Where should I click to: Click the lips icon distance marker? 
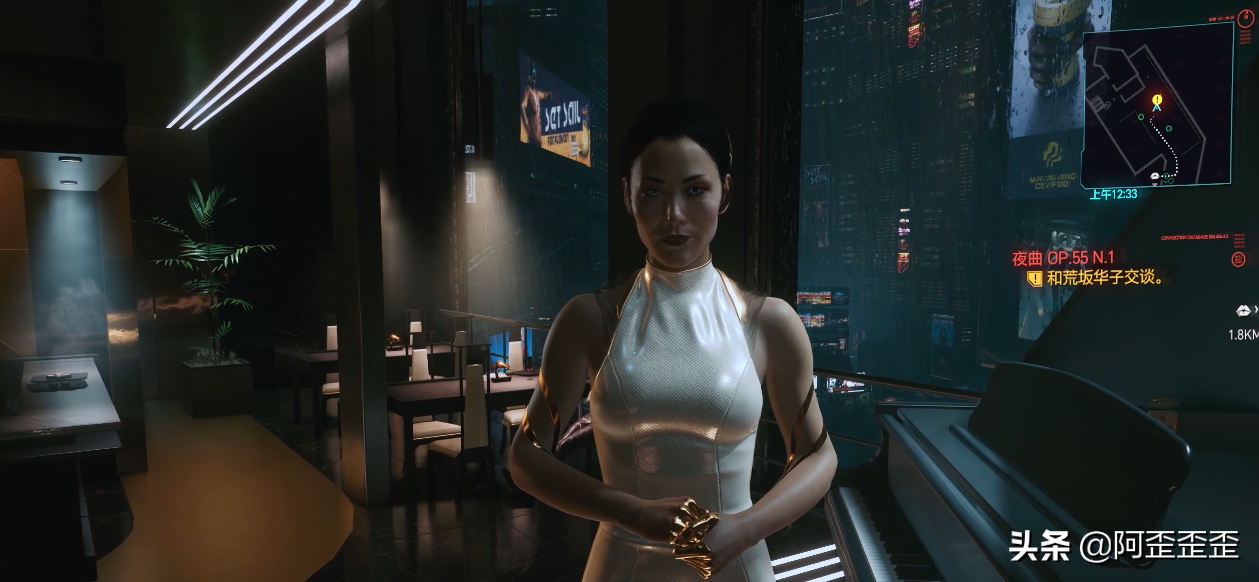(x=1244, y=311)
